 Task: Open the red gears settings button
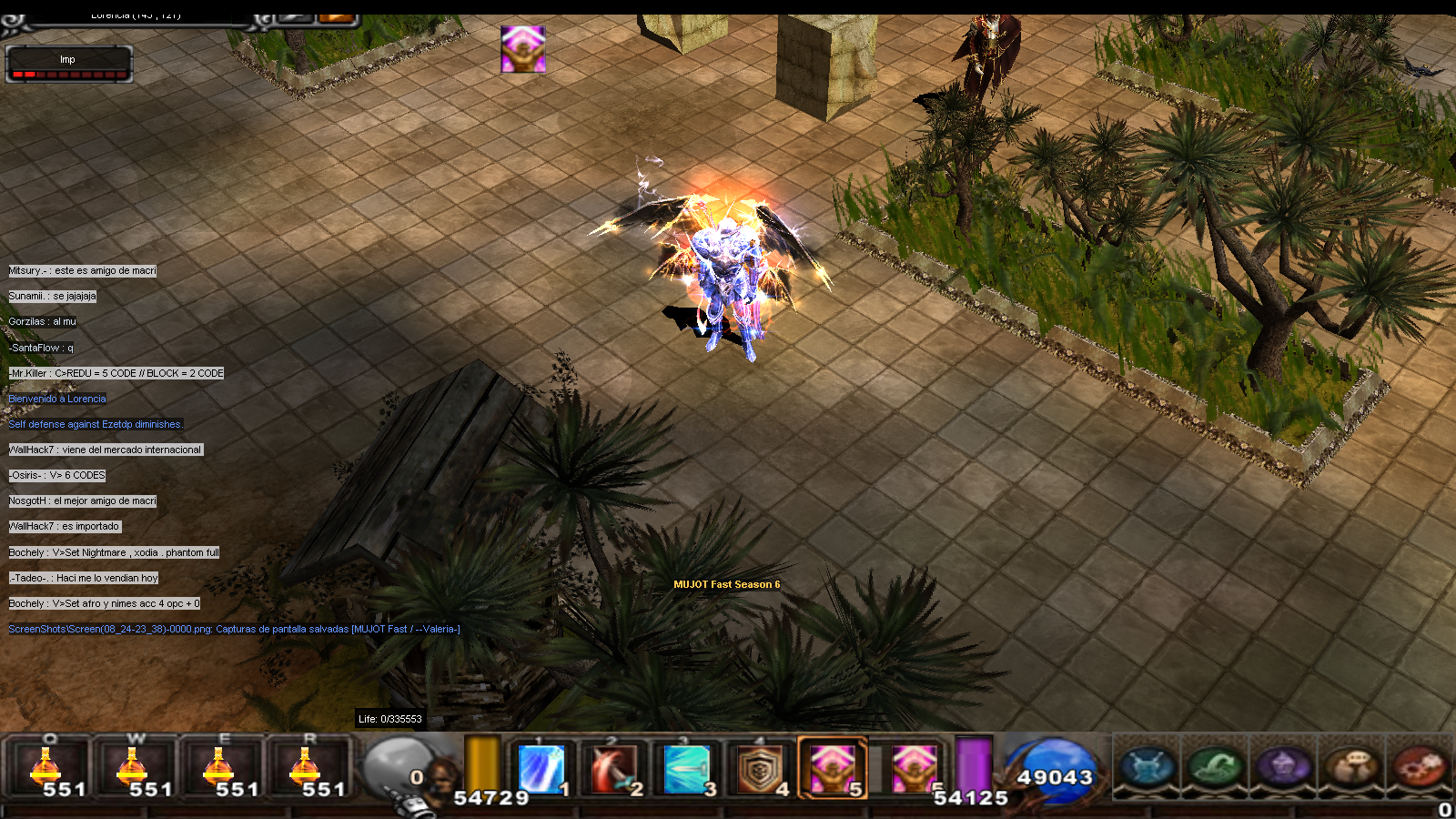point(1420,766)
